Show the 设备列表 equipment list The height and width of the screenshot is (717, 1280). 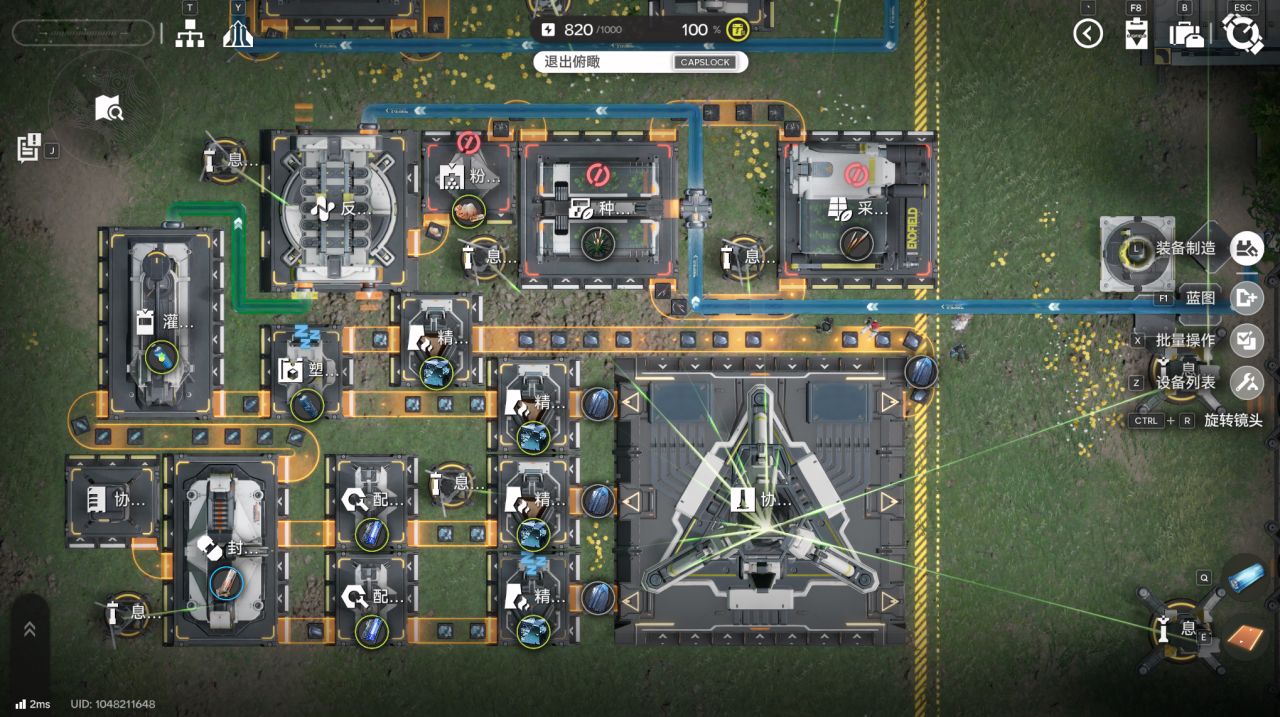click(1246, 381)
